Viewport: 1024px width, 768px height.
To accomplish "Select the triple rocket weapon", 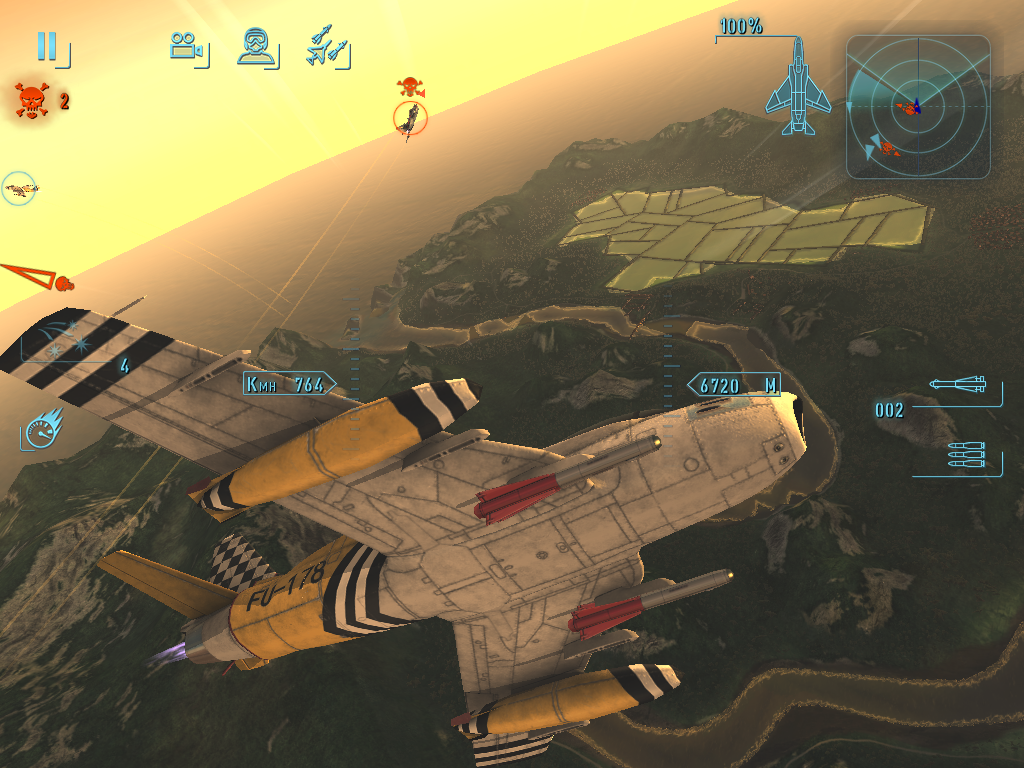I will coord(966,456).
